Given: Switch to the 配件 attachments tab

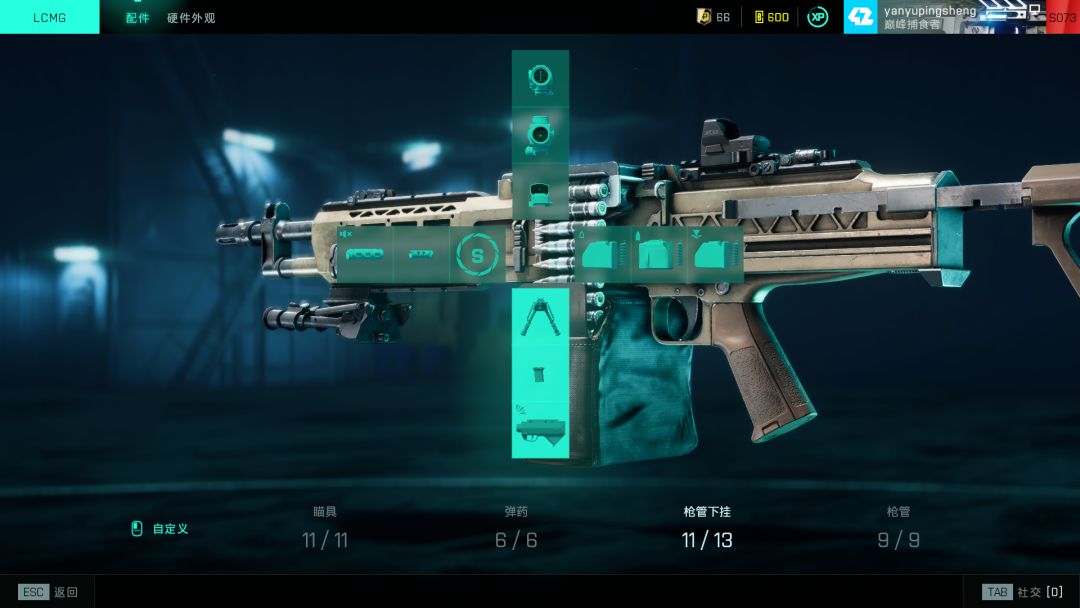Looking at the screenshot, I should (x=137, y=18).
